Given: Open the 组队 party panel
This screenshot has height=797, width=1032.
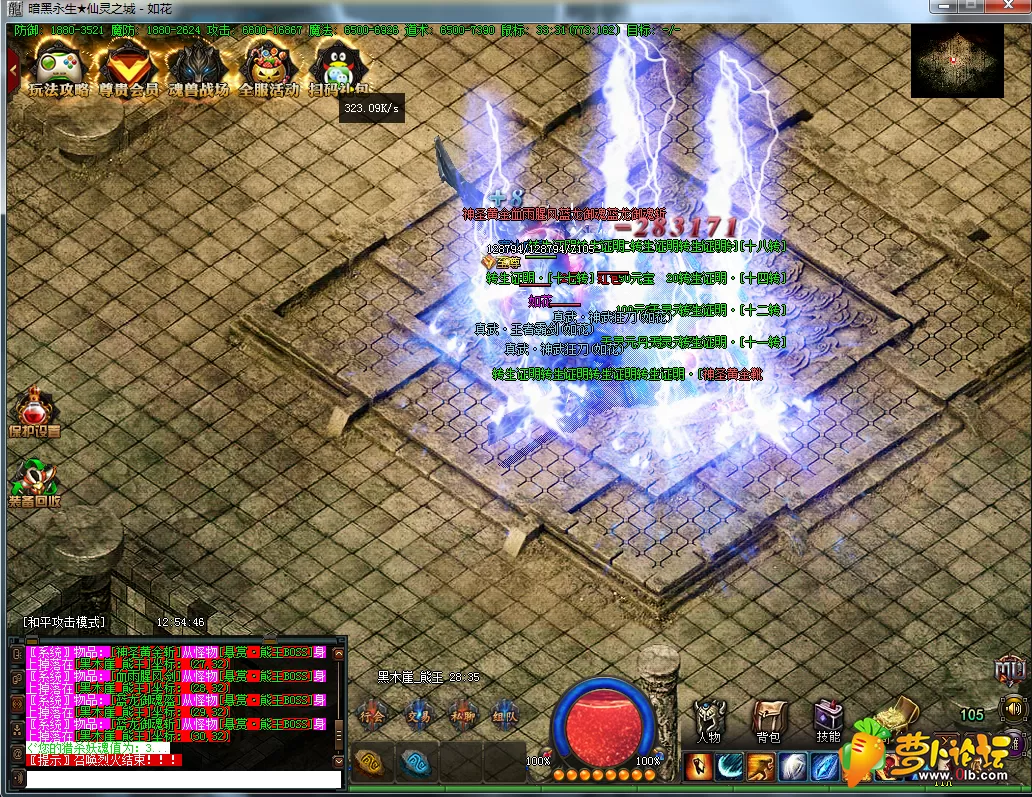Looking at the screenshot, I should pos(505,715).
